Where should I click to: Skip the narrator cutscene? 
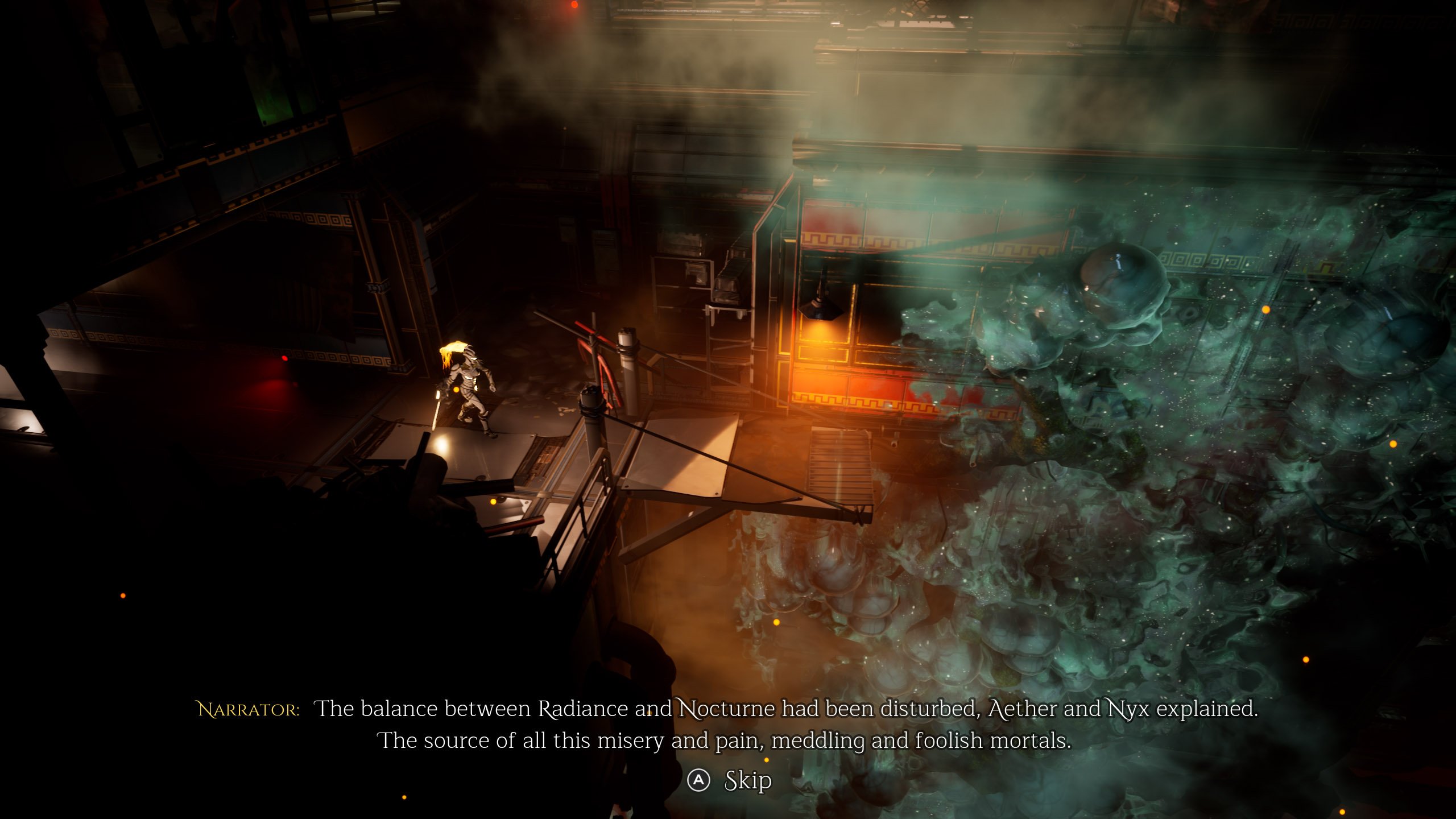point(730,781)
